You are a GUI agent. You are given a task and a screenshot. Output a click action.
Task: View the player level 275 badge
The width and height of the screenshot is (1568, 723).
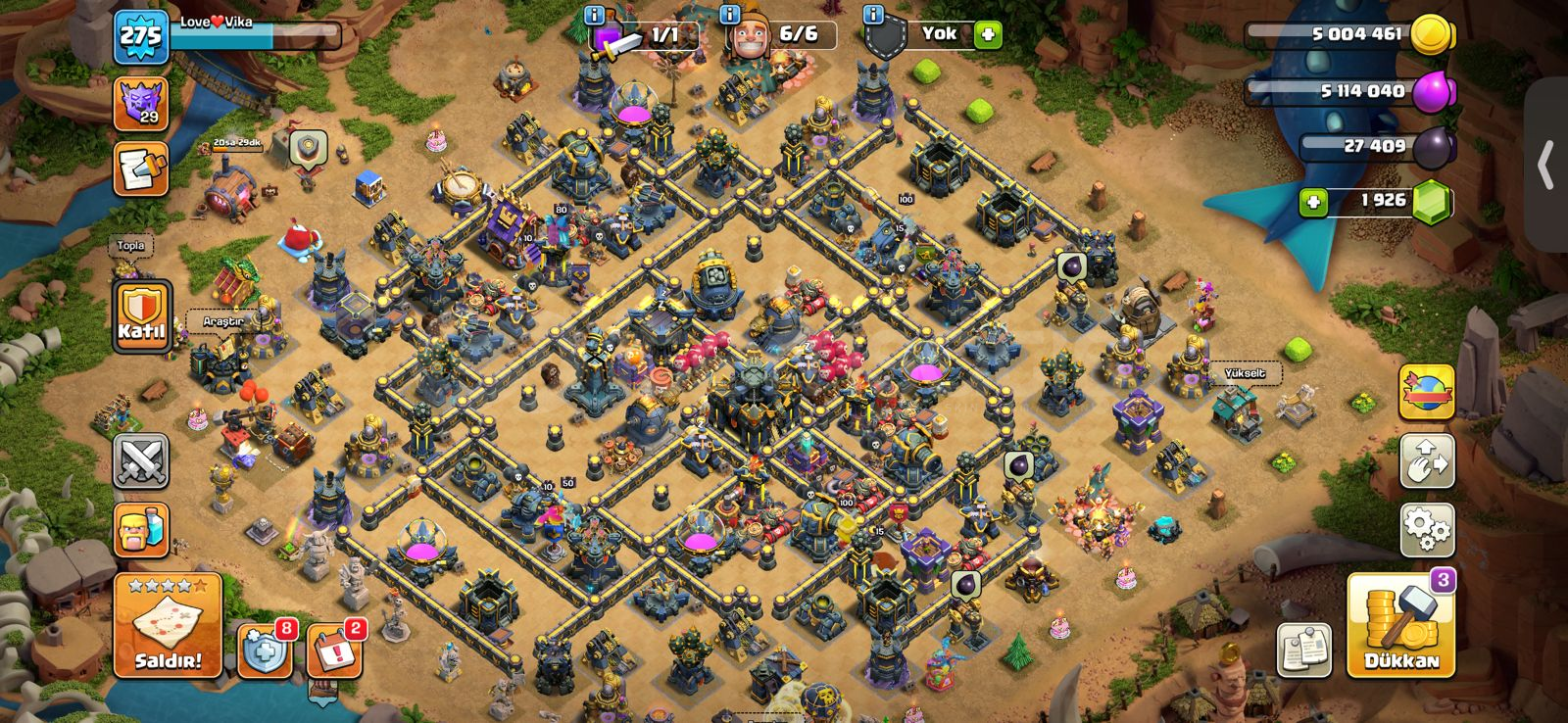[x=141, y=37]
